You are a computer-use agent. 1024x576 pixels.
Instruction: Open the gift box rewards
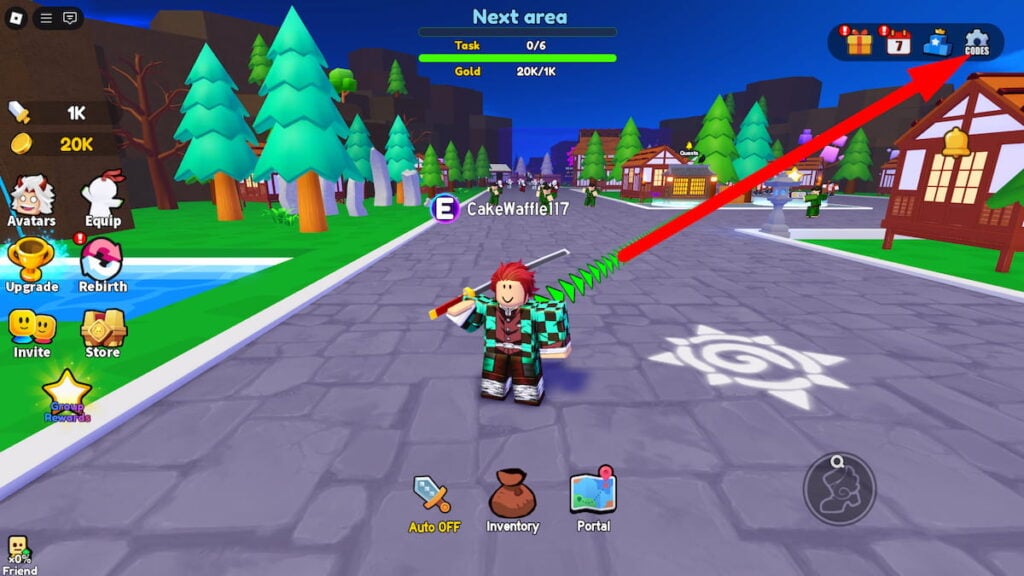[x=859, y=42]
